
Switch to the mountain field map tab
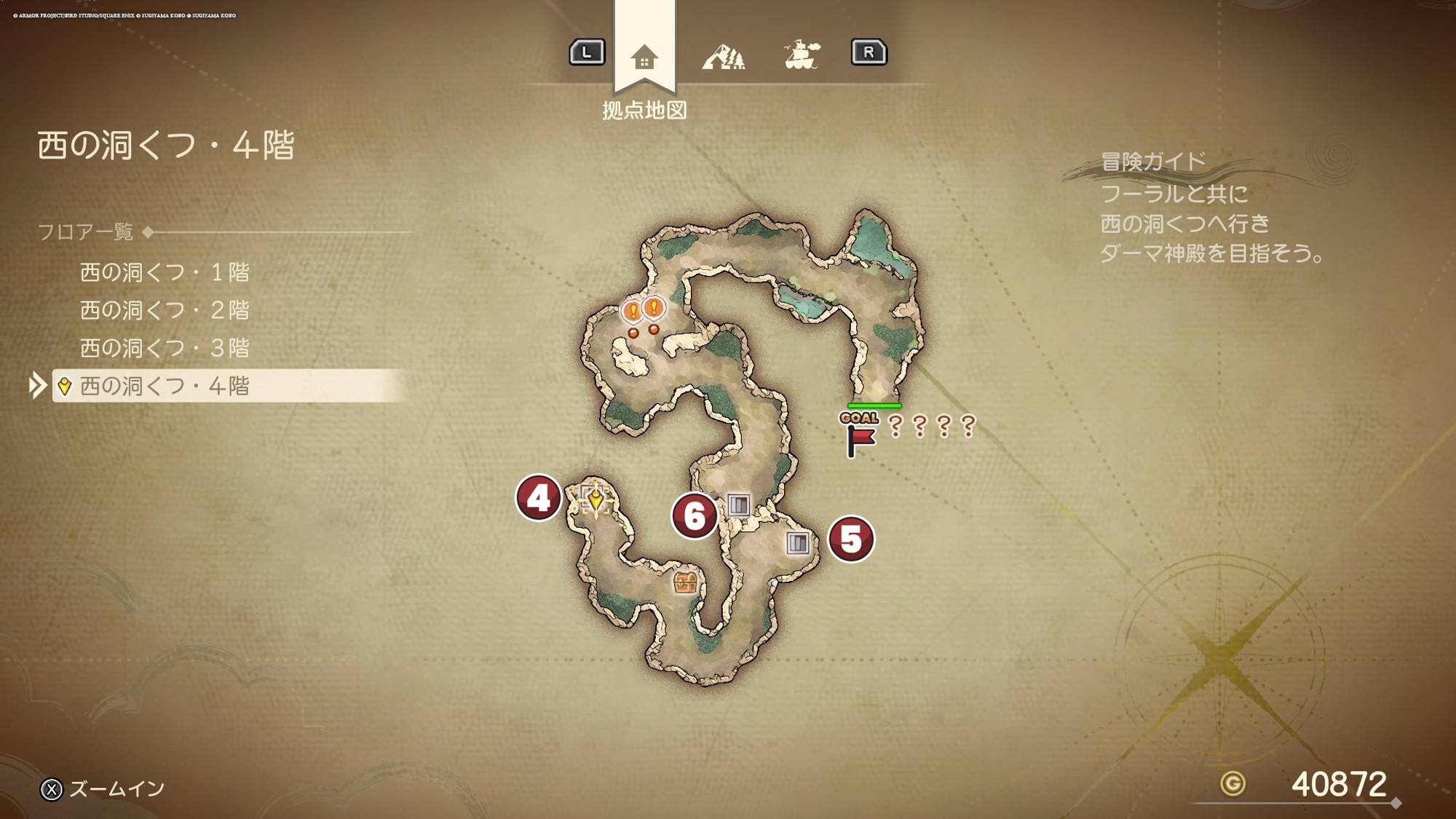(723, 56)
